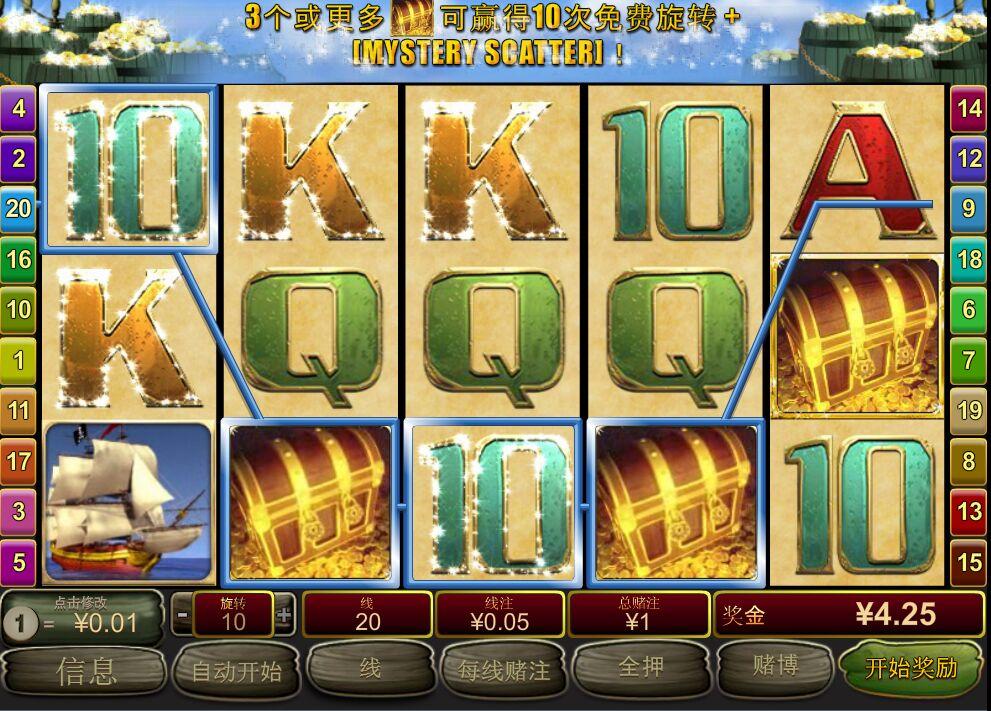The width and height of the screenshot is (991, 711).
Task: Select payline number 15 marker
Action: coord(969,562)
